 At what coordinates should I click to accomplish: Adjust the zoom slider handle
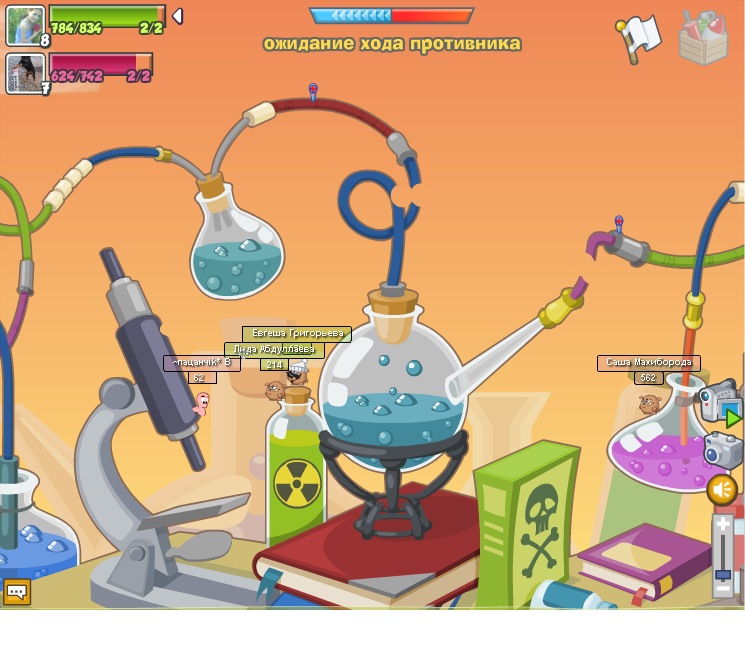724,574
